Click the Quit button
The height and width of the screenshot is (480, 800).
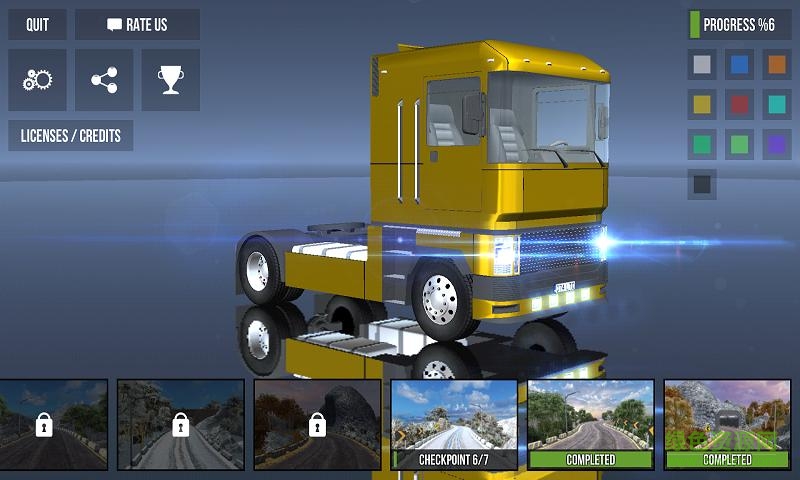(x=37, y=25)
